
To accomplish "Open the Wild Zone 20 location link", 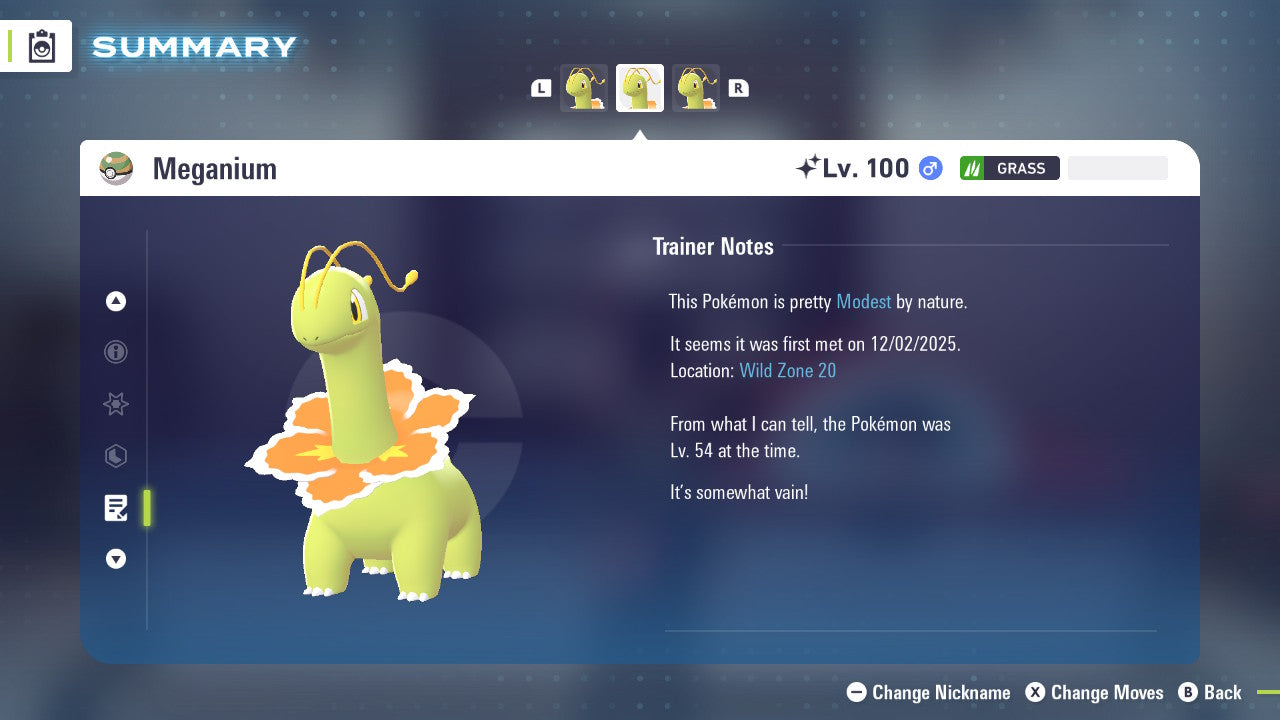I will [788, 370].
